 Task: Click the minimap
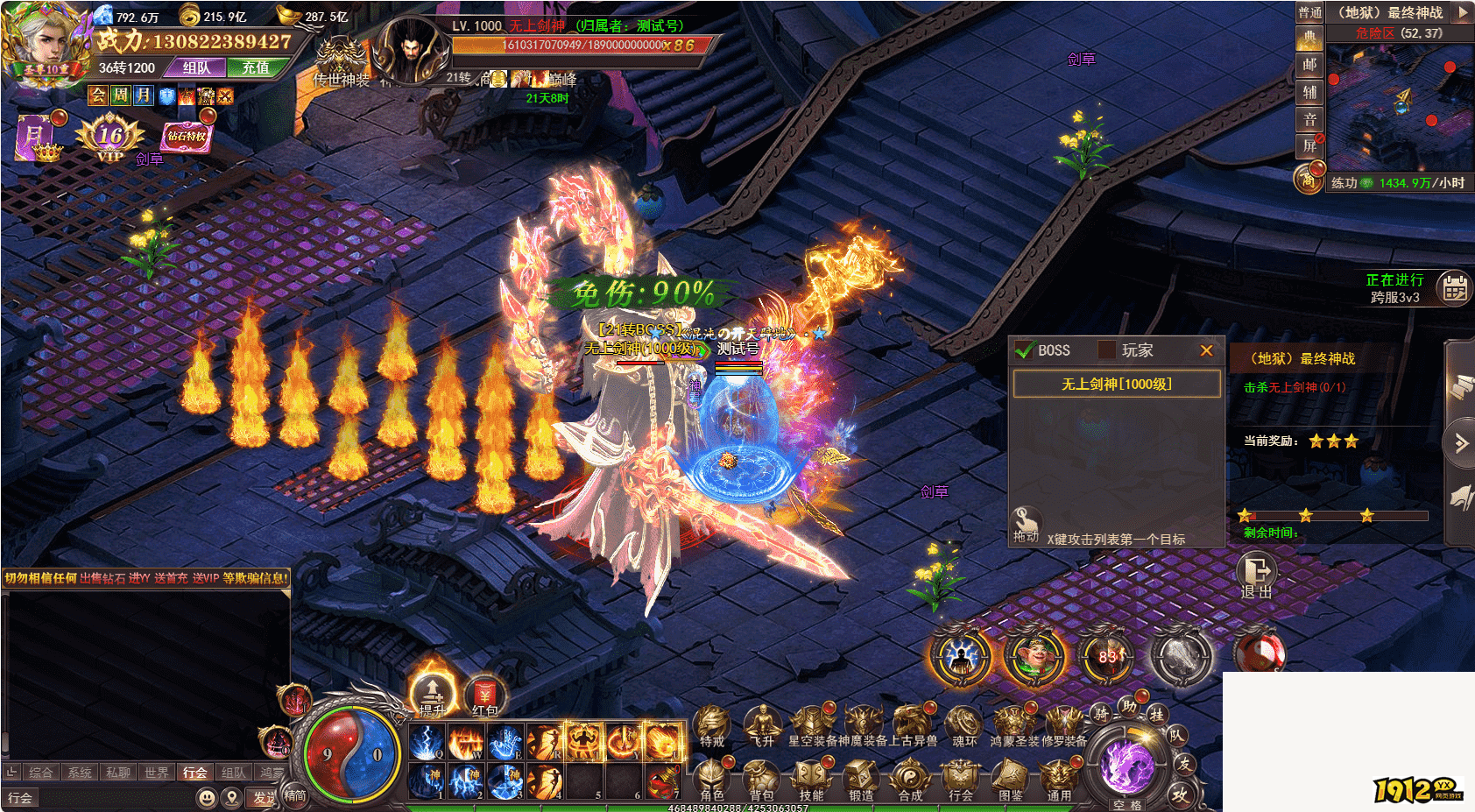click(1399, 105)
